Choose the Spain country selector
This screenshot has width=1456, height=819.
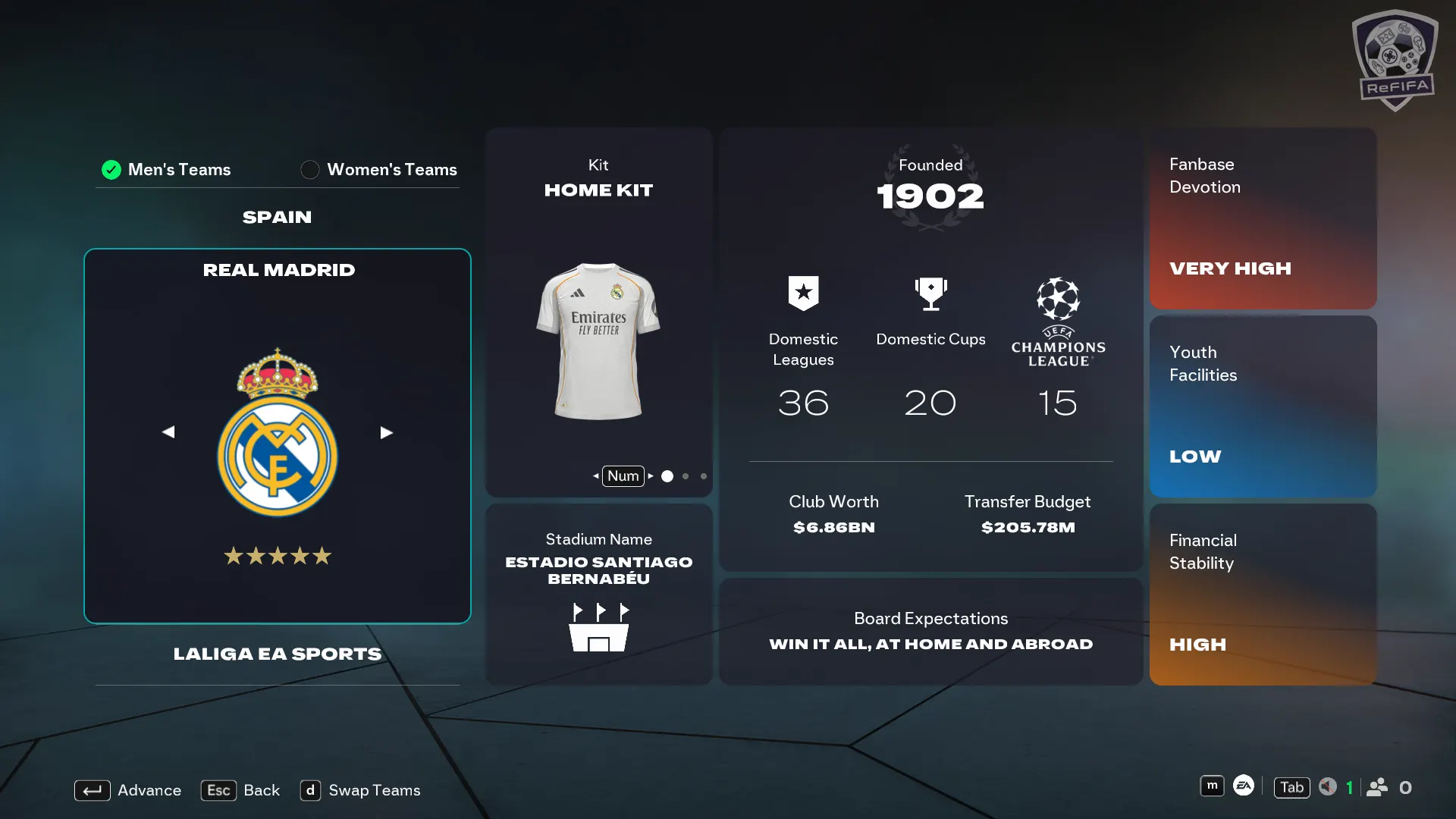(277, 218)
